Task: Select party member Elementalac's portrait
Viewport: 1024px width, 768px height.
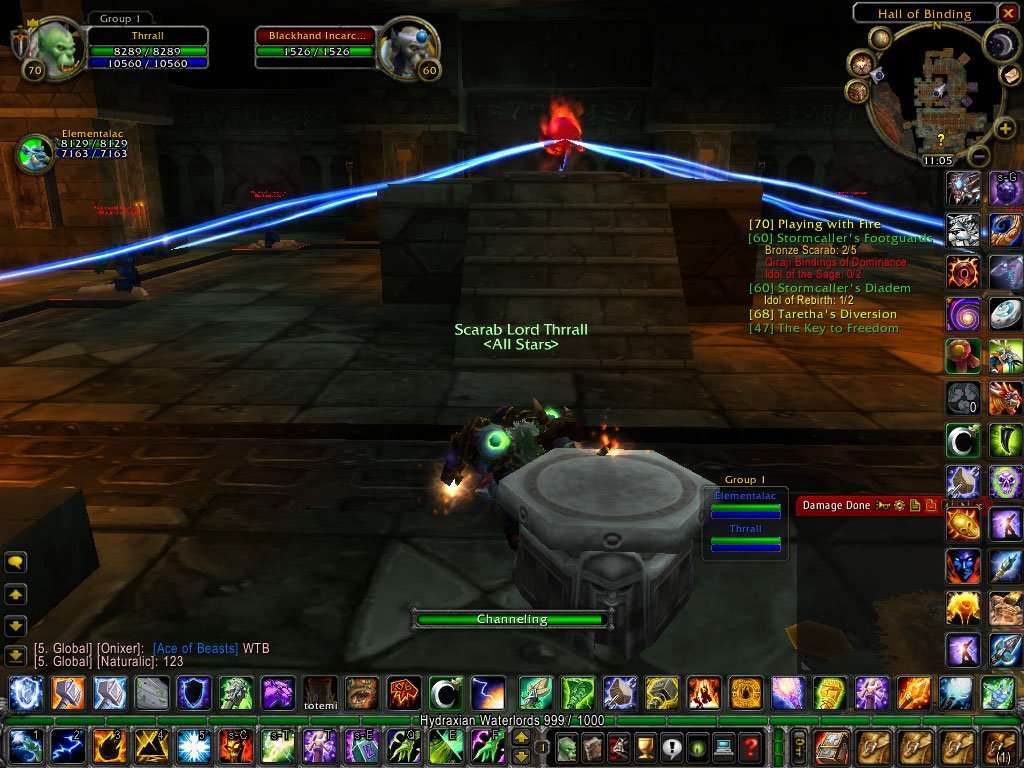Action: coord(35,154)
